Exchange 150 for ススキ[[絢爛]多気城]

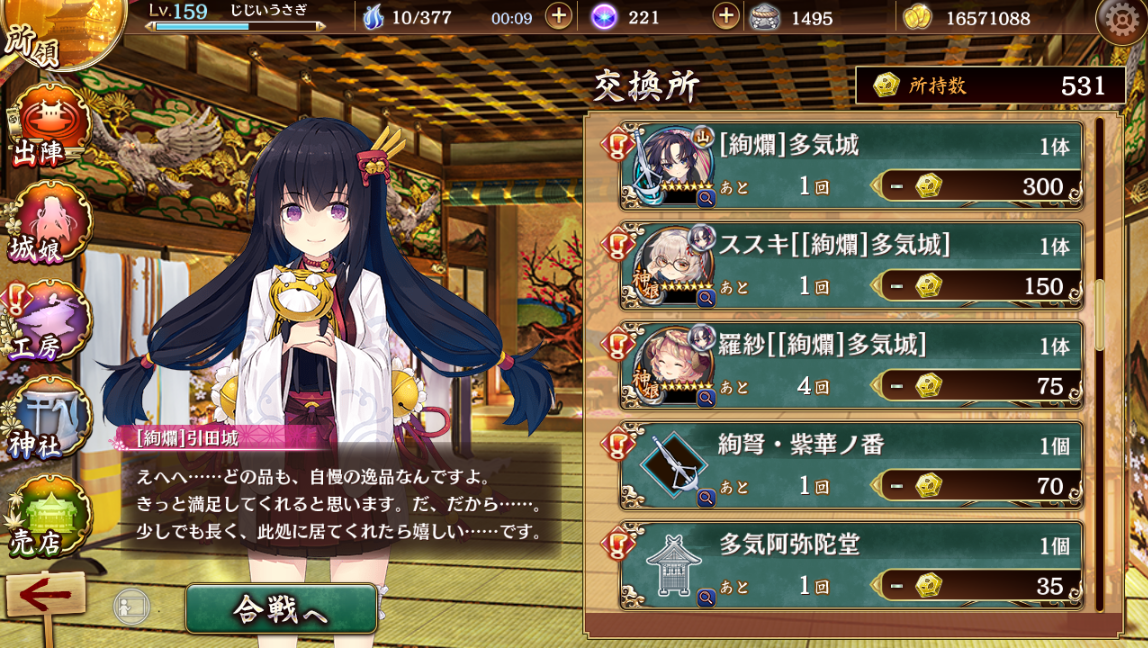tap(978, 287)
